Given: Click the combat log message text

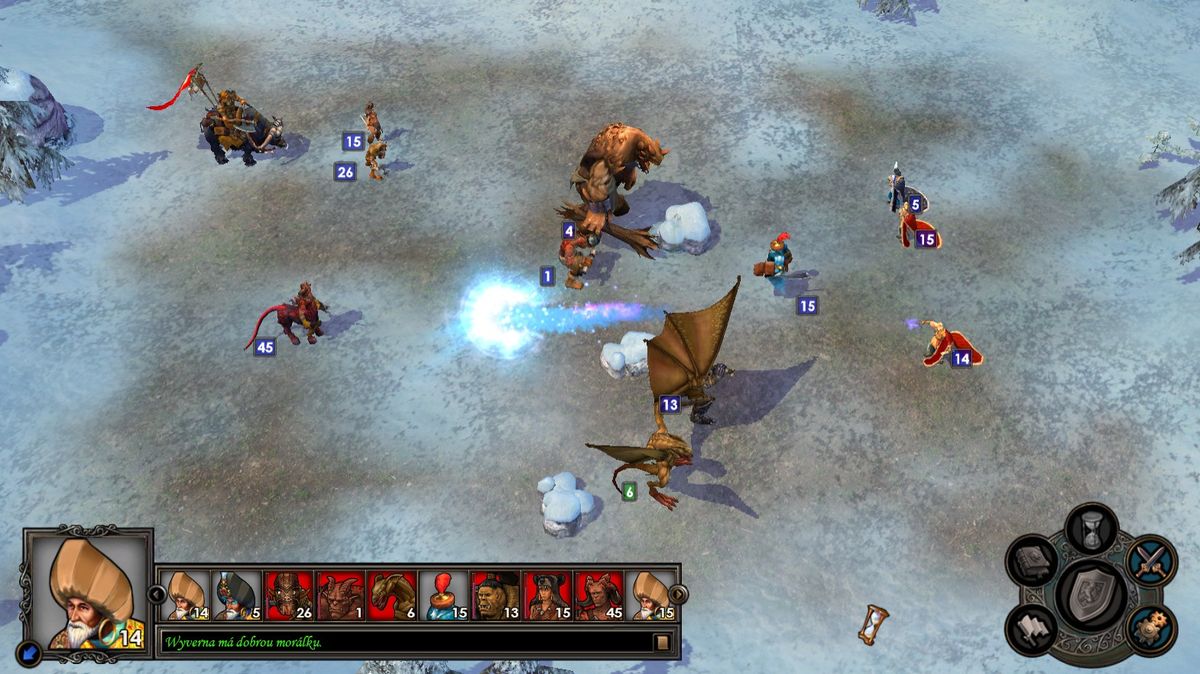Looking at the screenshot, I should click(x=245, y=642).
